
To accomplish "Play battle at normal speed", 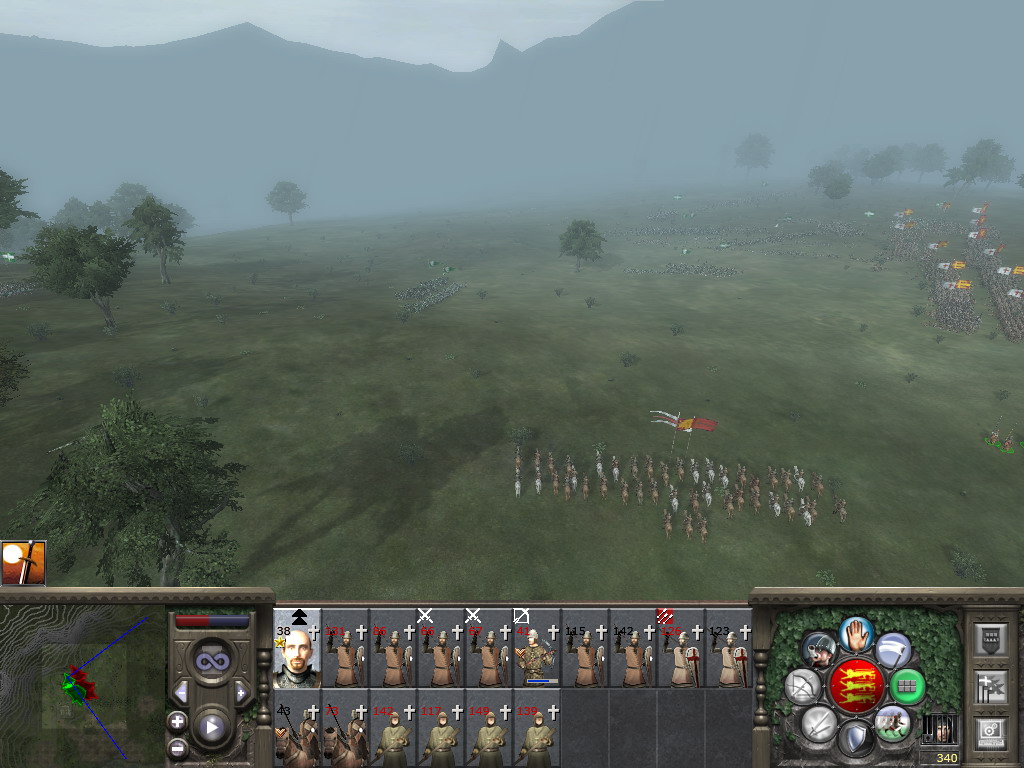I will pyautogui.click(x=211, y=727).
